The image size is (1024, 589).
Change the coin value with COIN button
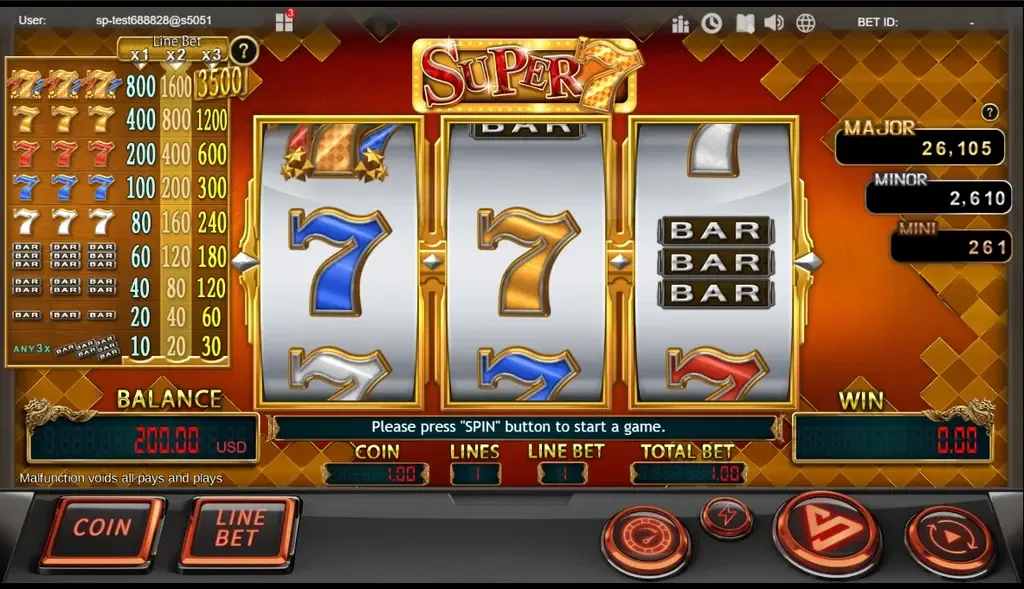point(102,529)
